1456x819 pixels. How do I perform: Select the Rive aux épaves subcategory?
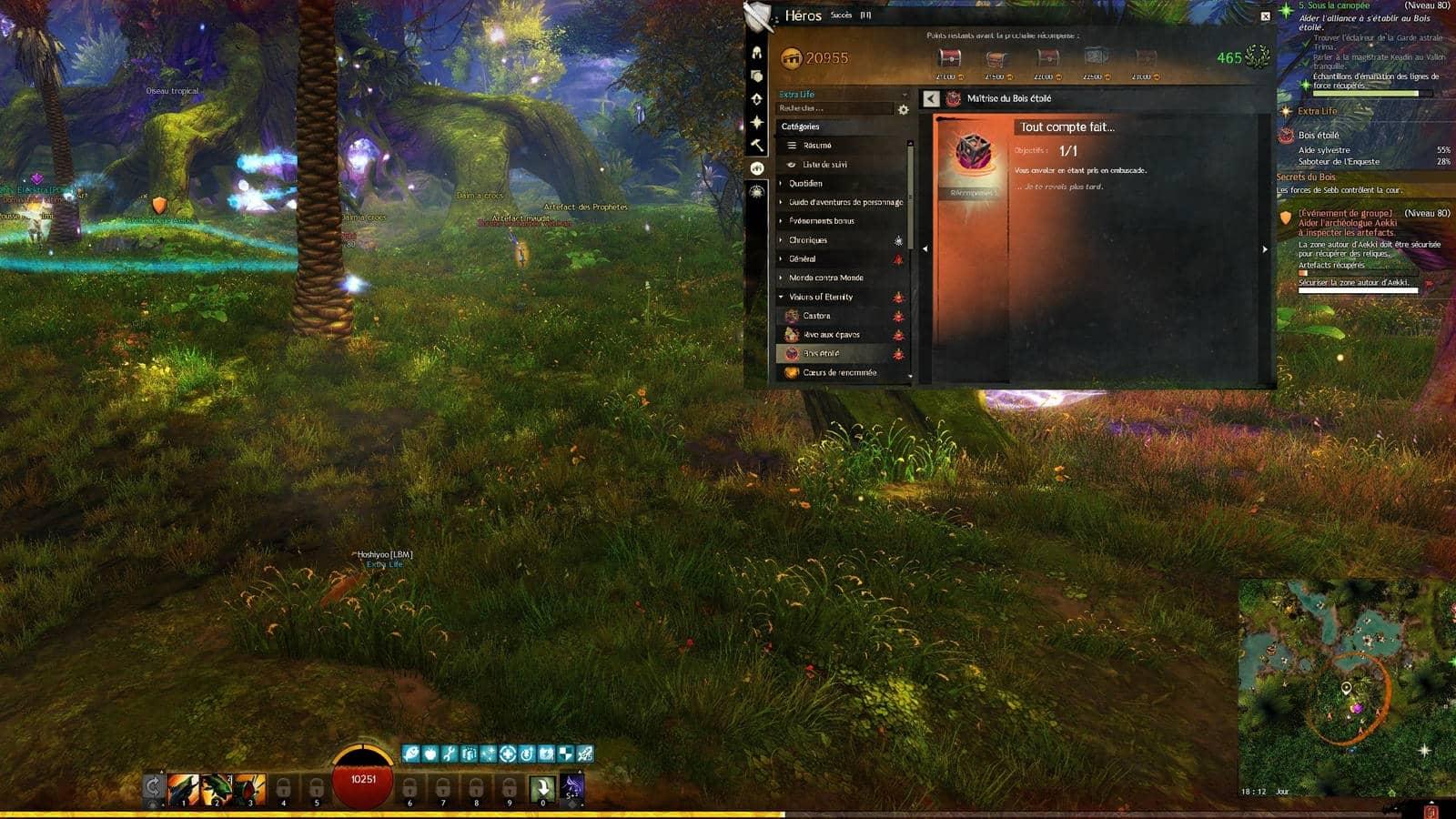click(831, 335)
